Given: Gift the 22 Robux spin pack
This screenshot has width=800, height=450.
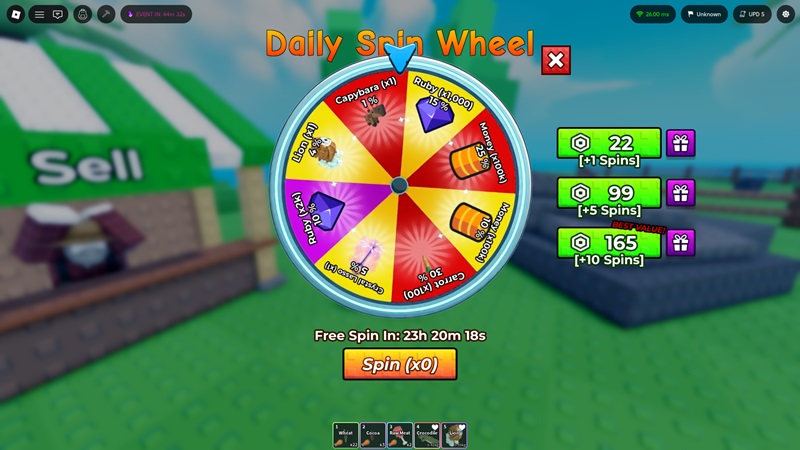Looking at the screenshot, I should (681, 143).
